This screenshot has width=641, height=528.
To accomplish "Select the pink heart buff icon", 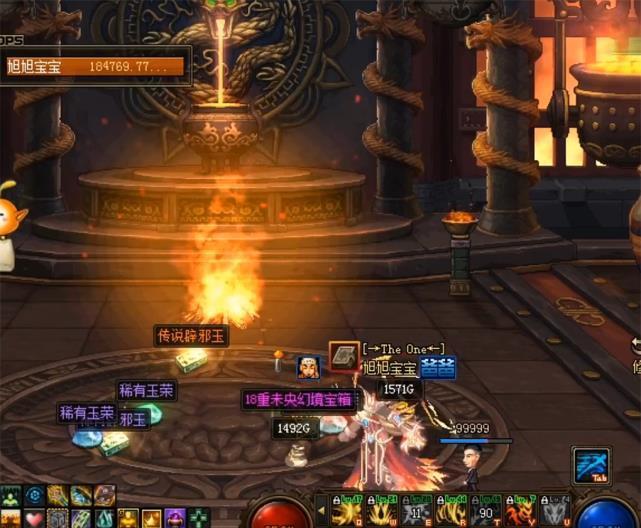I will [x=34, y=518].
